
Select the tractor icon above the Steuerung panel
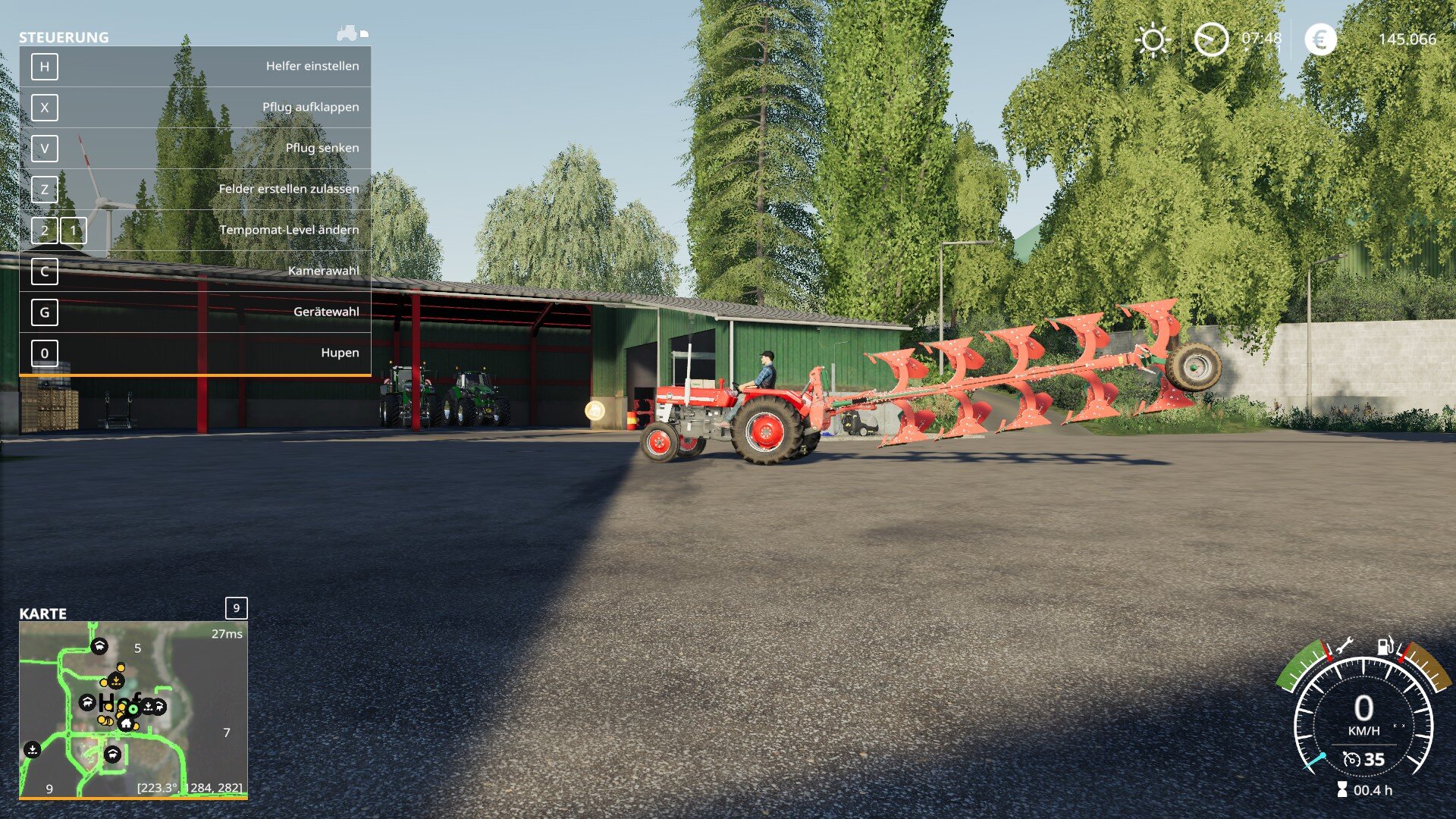click(348, 33)
